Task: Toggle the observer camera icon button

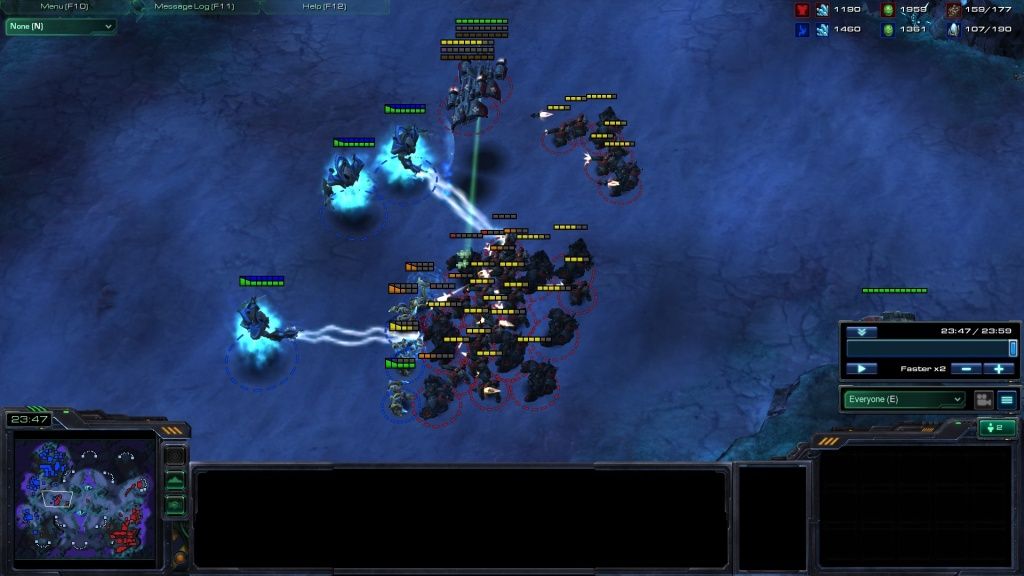Action: 983,400
